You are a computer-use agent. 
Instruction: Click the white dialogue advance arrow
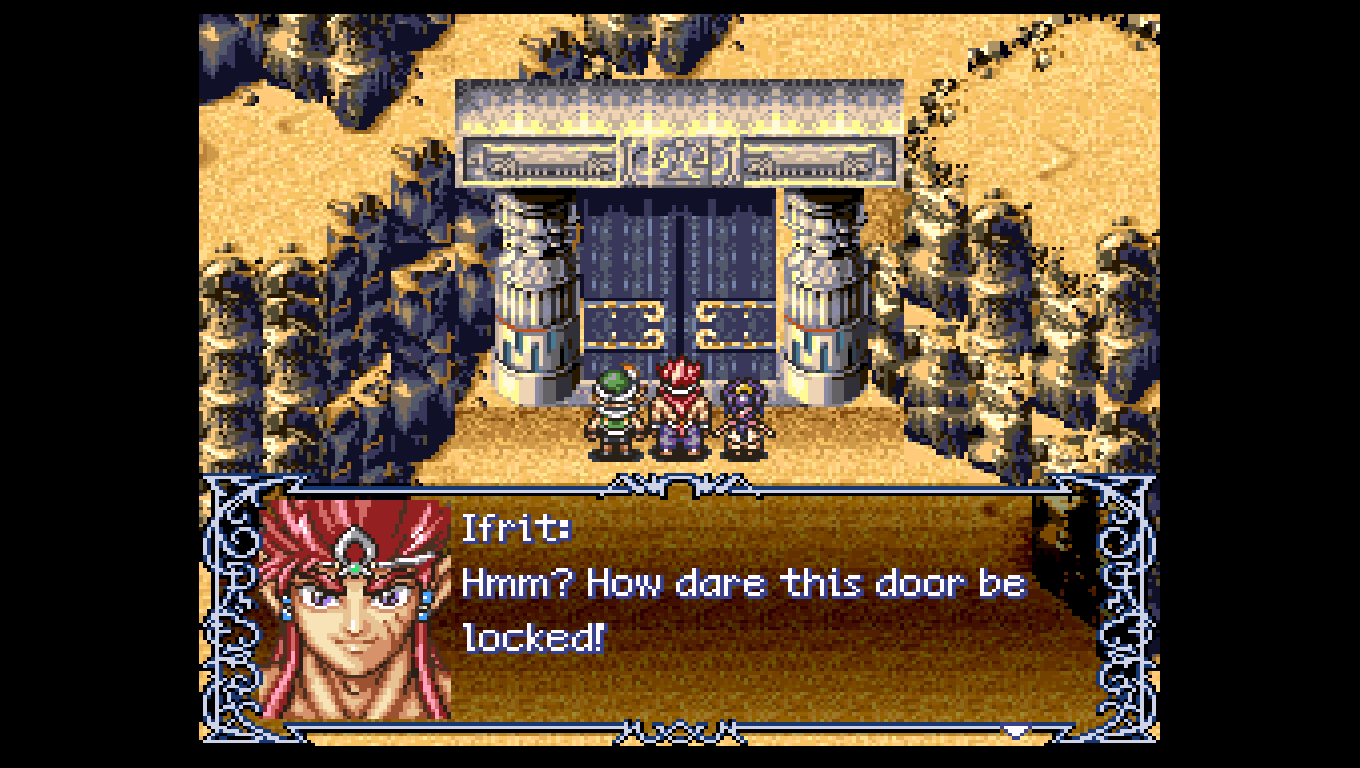(x=1017, y=731)
